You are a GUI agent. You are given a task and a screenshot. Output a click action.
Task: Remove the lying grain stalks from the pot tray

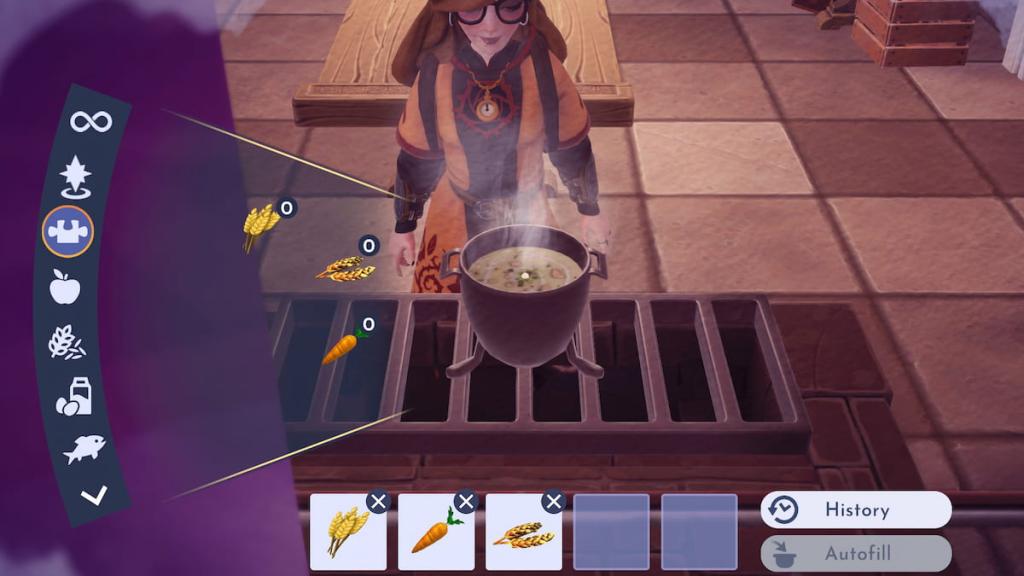click(554, 502)
